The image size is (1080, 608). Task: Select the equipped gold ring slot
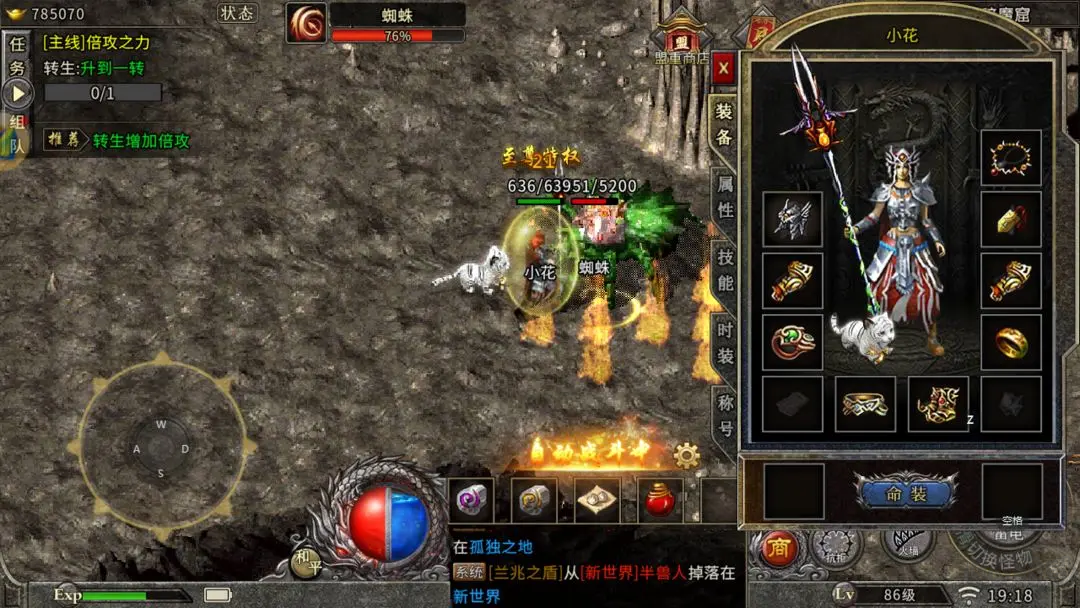point(1010,343)
